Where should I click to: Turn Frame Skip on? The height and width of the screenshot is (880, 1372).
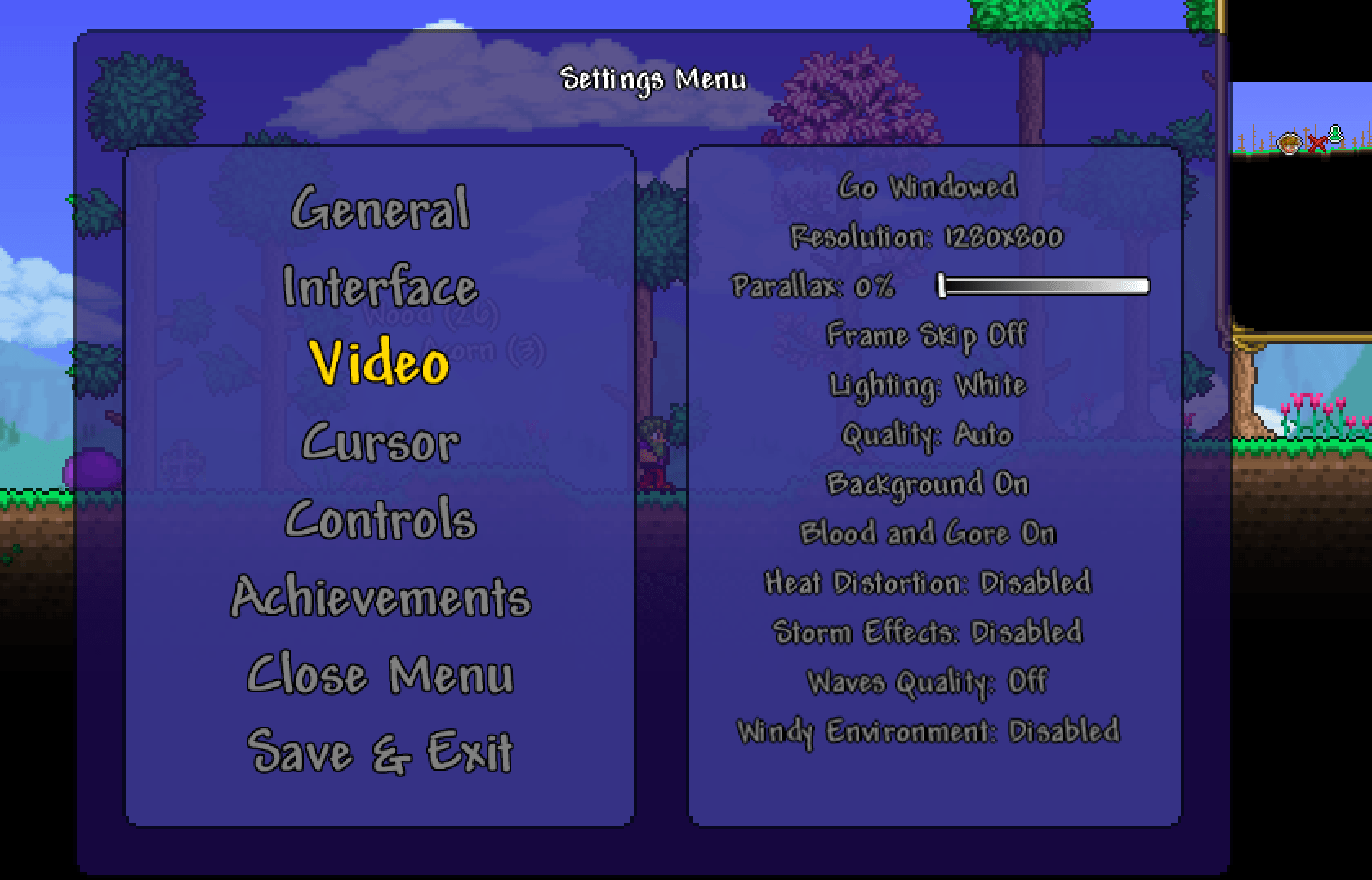point(927,335)
